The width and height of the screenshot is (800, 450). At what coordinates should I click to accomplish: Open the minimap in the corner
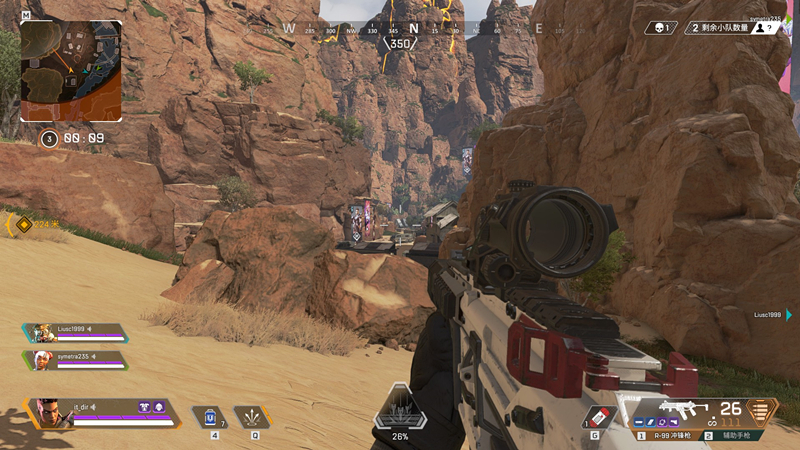71,71
